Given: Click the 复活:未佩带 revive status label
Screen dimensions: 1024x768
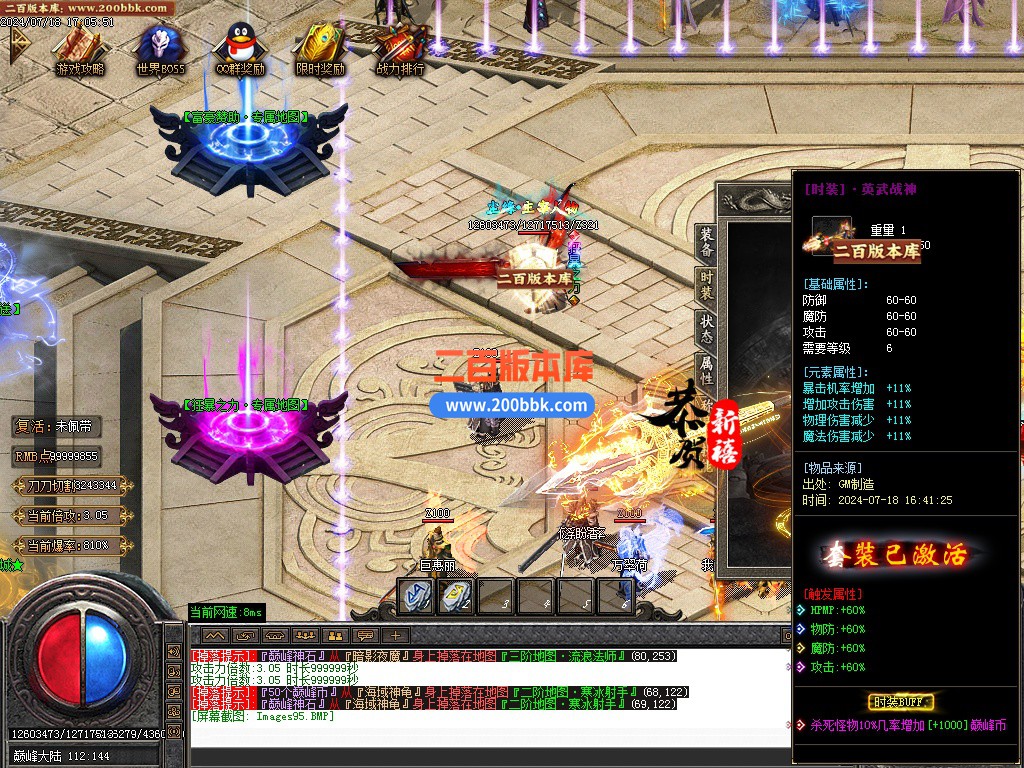Looking at the screenshot, I should 58,426.
